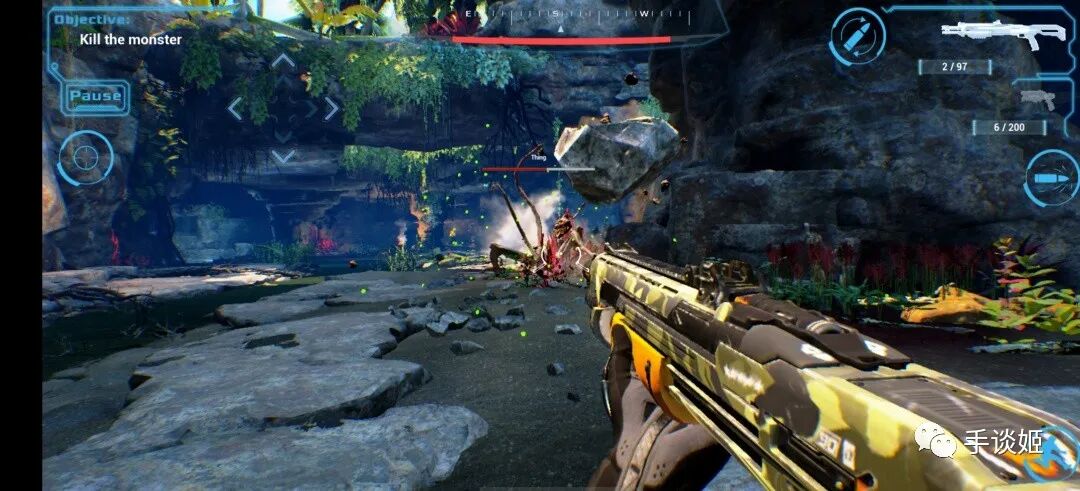Screen dimensions: 1080x491
Task: Tap the down movement arrow
Action: point(284,155)
